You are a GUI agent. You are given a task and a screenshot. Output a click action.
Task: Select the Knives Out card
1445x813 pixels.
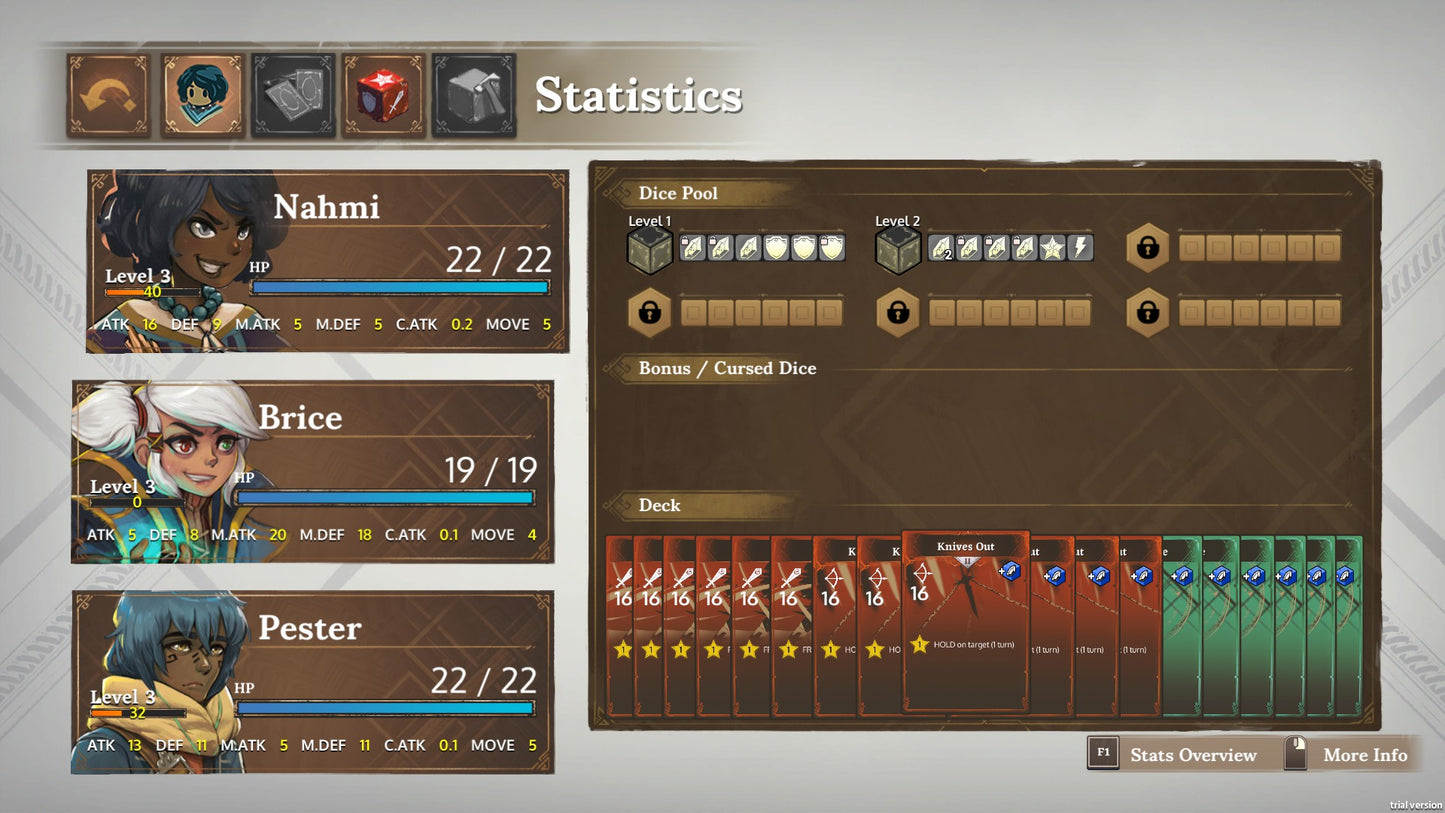click(965, 621)
